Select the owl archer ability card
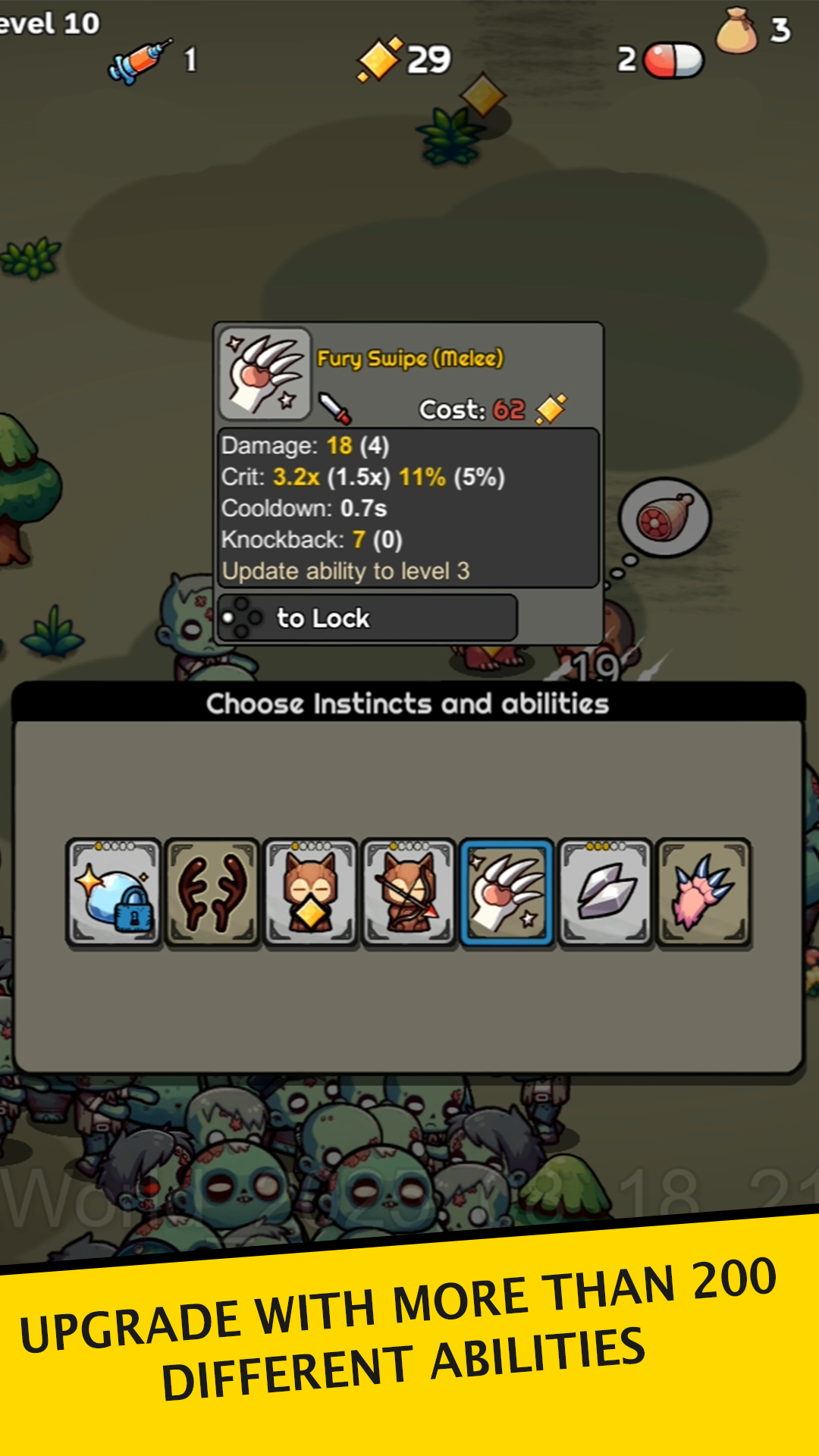Viewport: 819px width, 1456px height. [409, 893]
